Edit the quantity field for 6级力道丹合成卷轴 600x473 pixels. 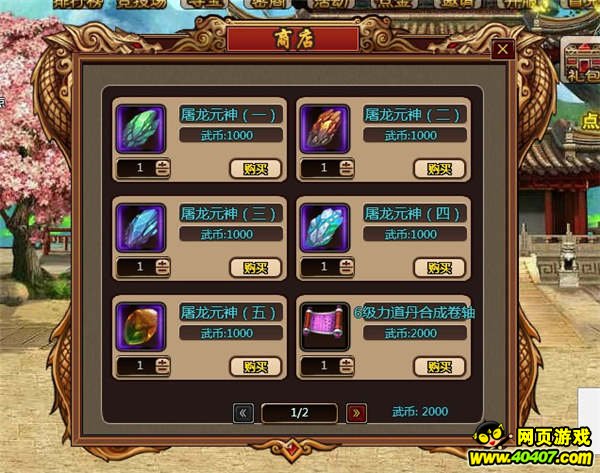(322, 366)
